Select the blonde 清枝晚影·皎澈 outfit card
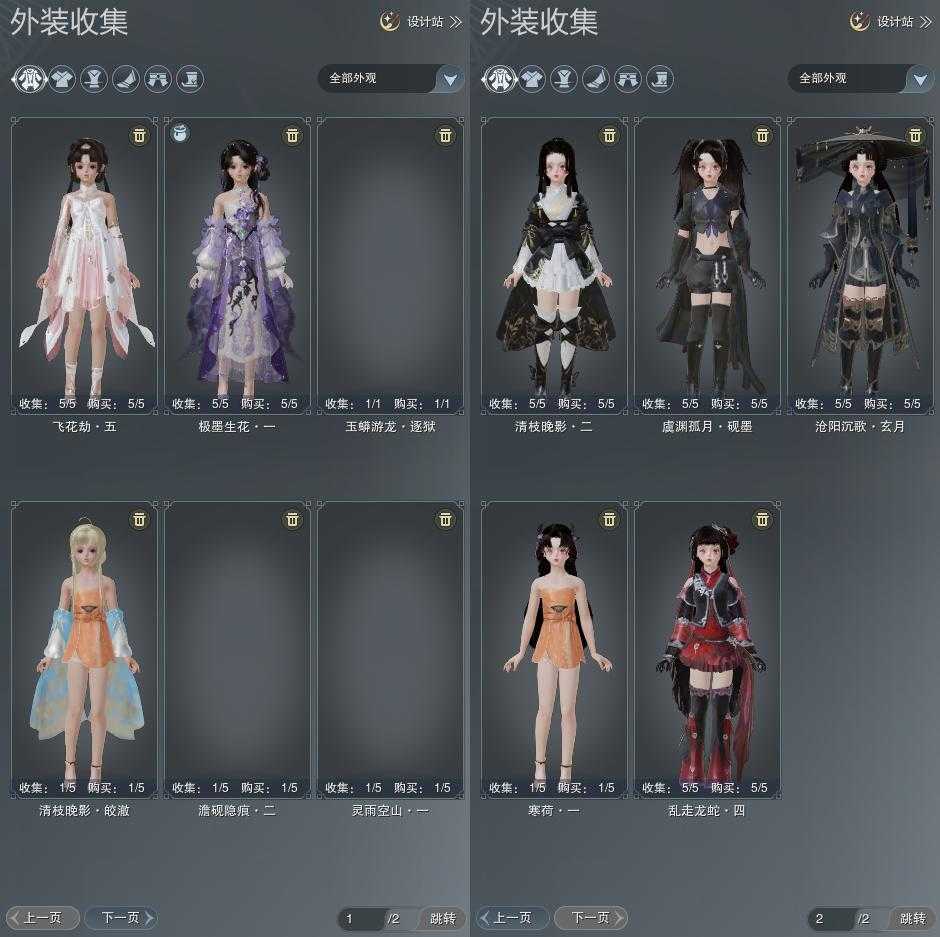The height and width of the screenshot is (937, 940). tap(85, 650)
